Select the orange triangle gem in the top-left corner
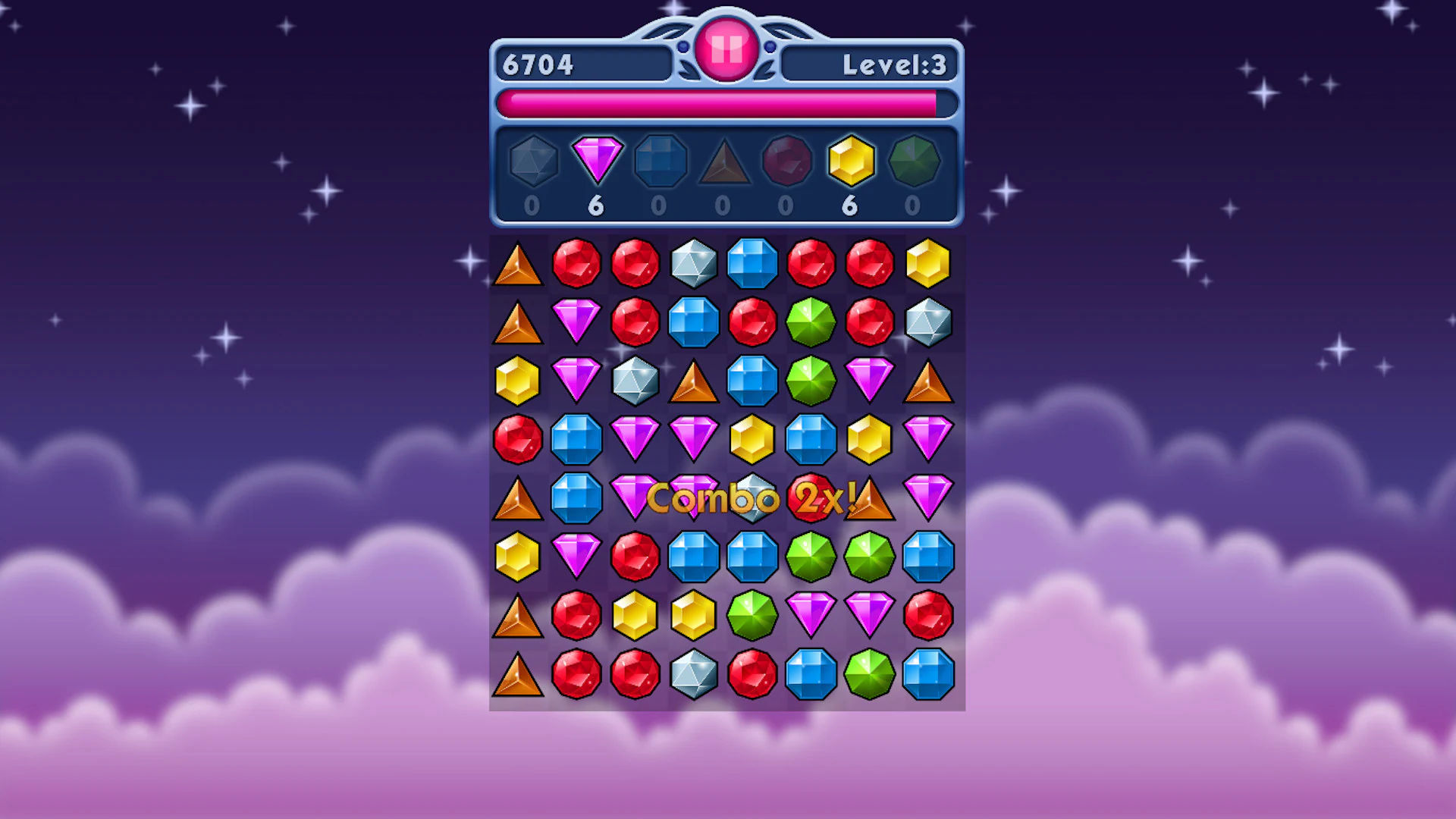 coord(518,264)
